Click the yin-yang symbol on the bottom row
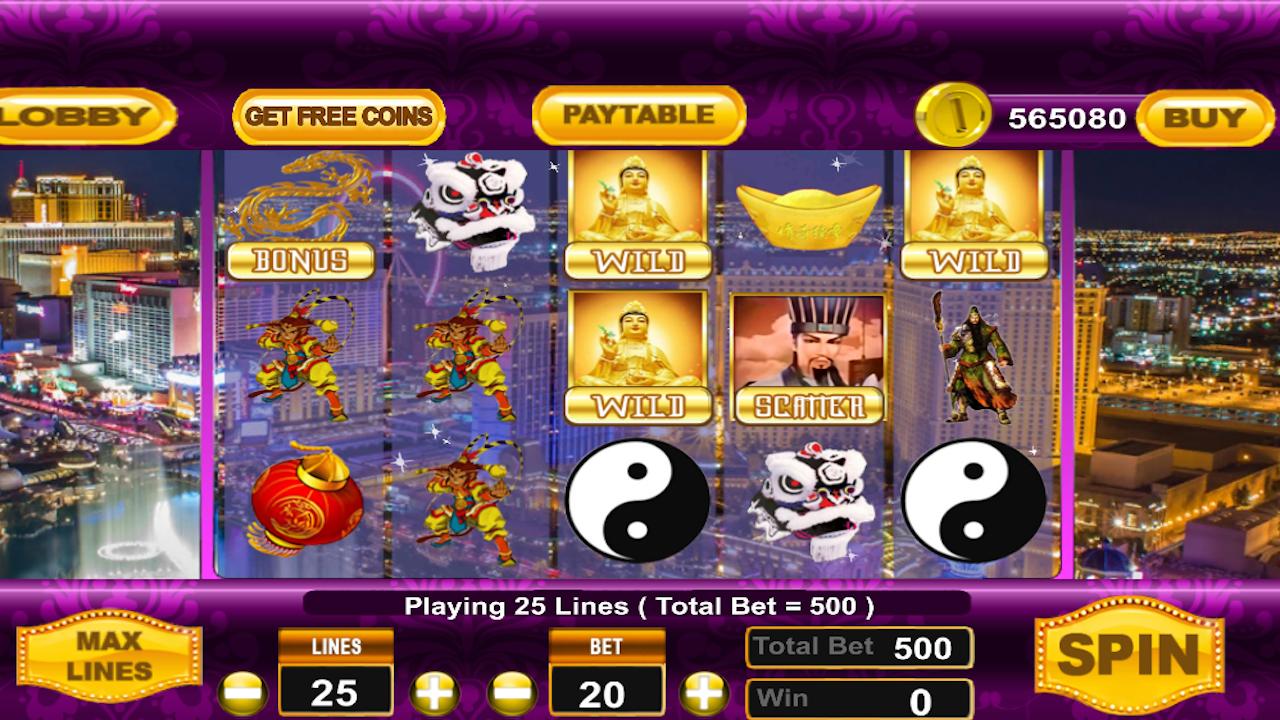The width and height of the screenshot is (1280, 720). (x=638, y=500)
